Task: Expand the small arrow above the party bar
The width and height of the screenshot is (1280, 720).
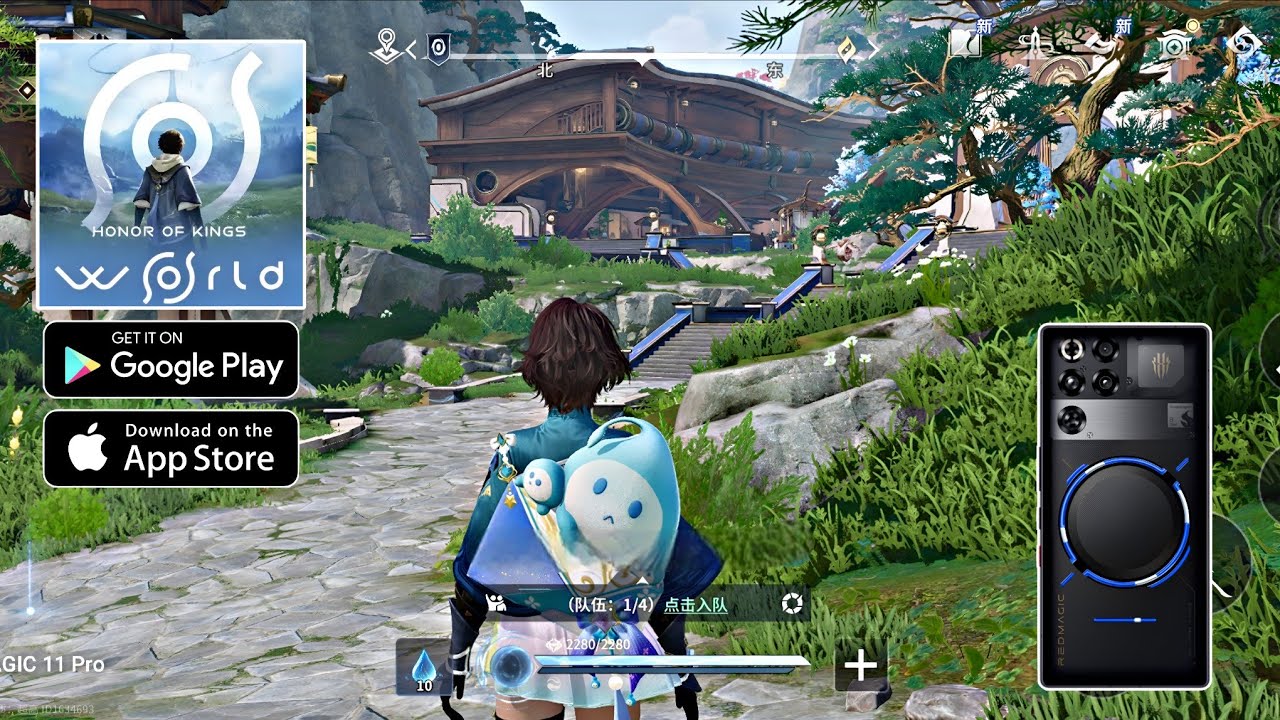Action: pyautogui.click(x=641, y=579)
